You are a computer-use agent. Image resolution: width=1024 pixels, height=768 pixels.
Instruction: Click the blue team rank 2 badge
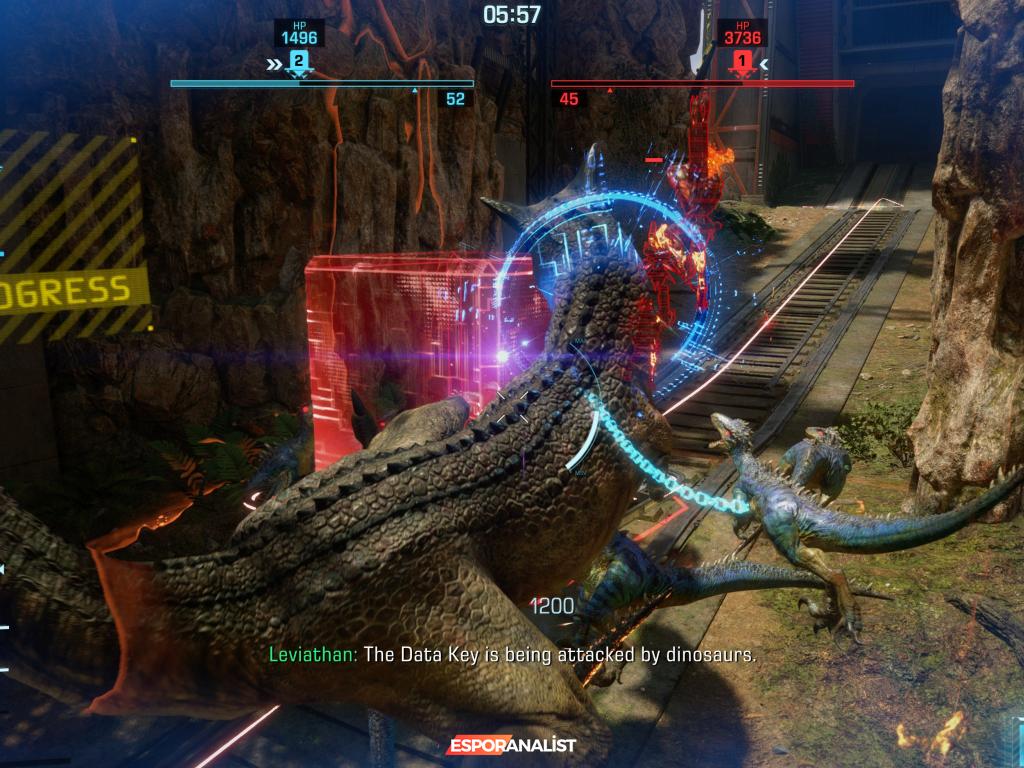click(297, 63)
